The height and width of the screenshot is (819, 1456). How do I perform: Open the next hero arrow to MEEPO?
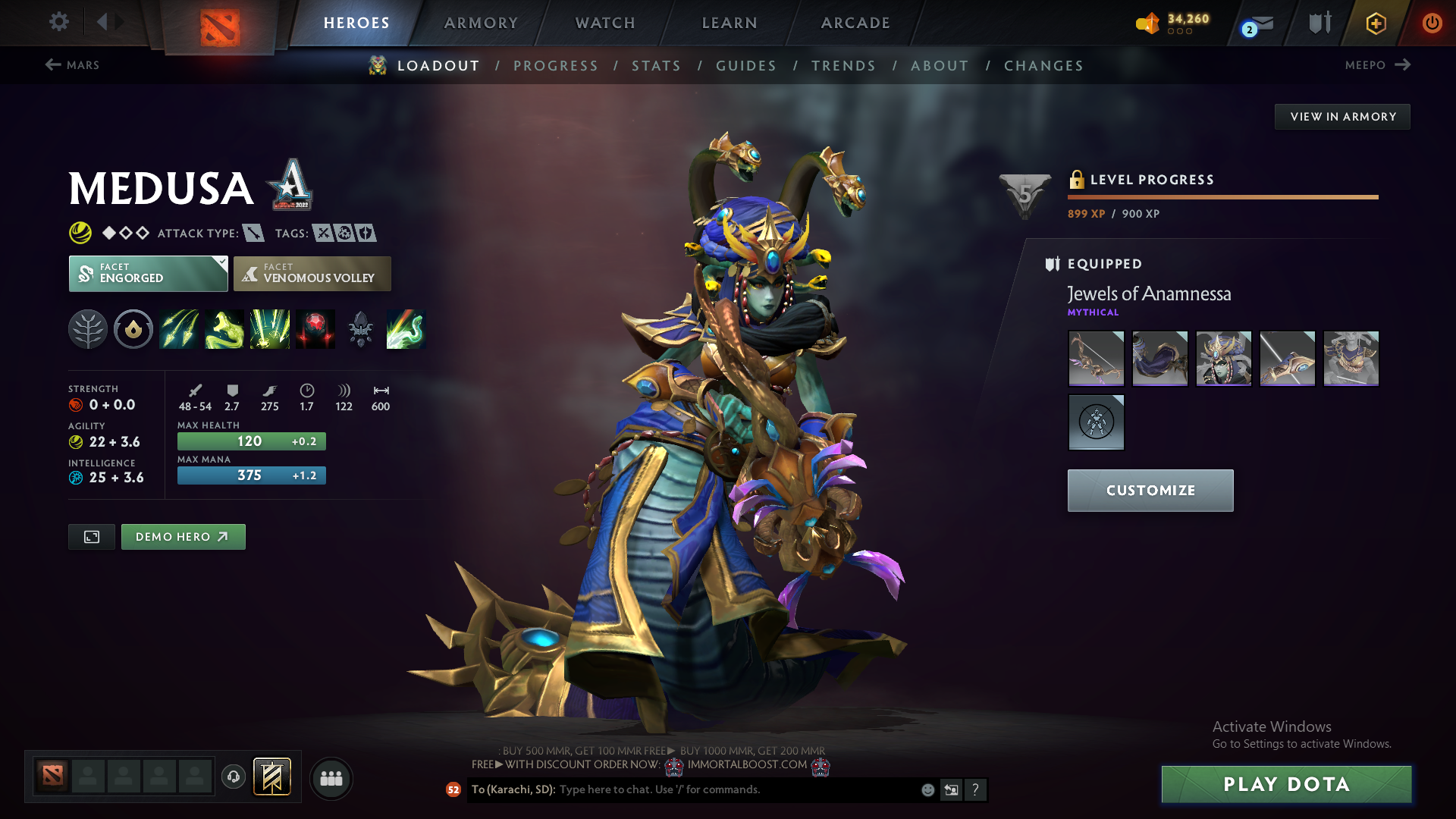(x=1404, y=65)
